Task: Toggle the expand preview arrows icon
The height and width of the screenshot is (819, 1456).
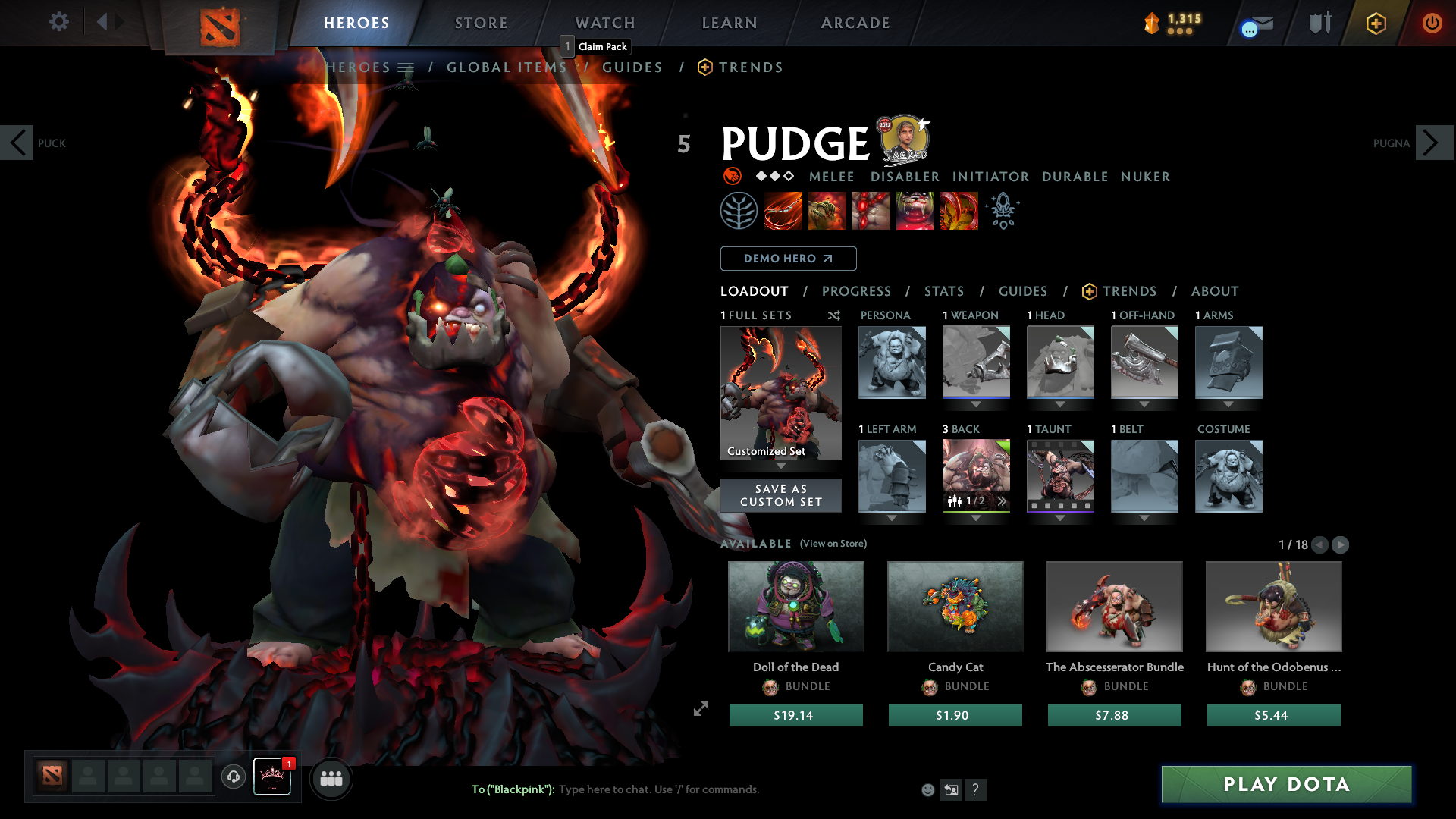Action: tap(700, 709)
